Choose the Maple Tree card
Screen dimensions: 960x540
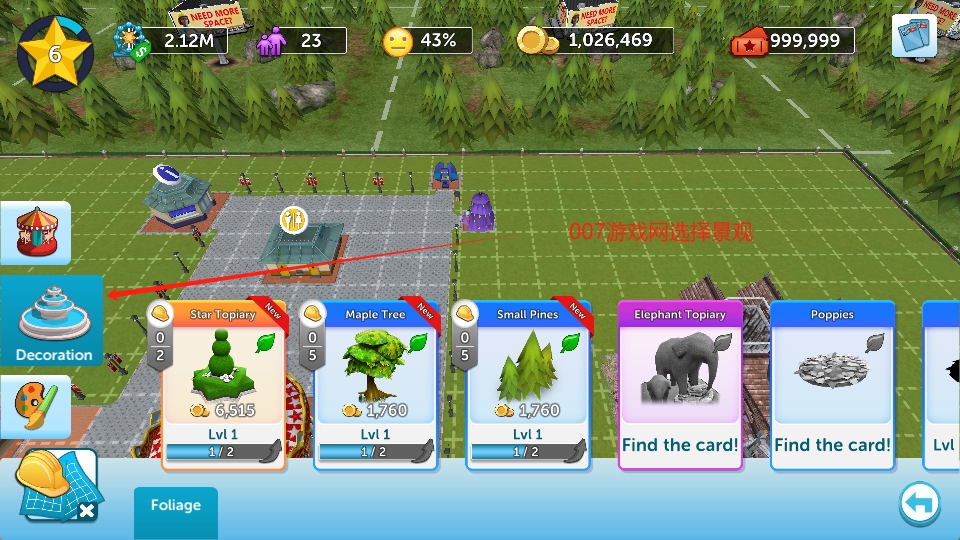(375, 385)
